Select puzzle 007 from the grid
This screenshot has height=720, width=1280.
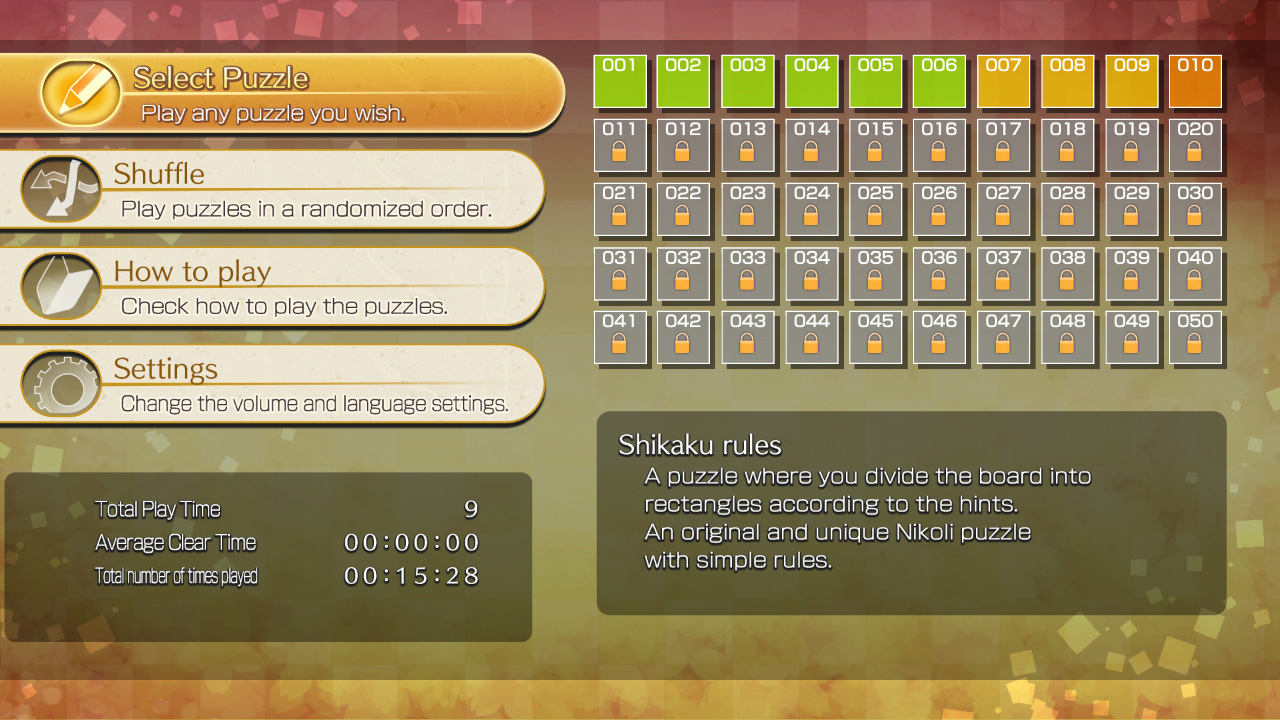pos(1004,81)
